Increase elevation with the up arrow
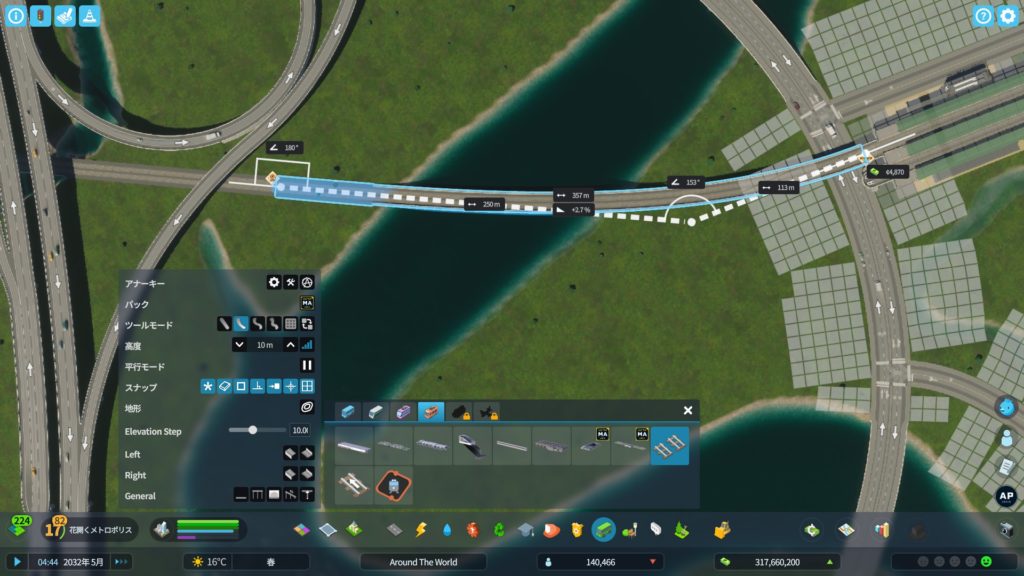Screen dimensions: 1024x576 (290, 345)
